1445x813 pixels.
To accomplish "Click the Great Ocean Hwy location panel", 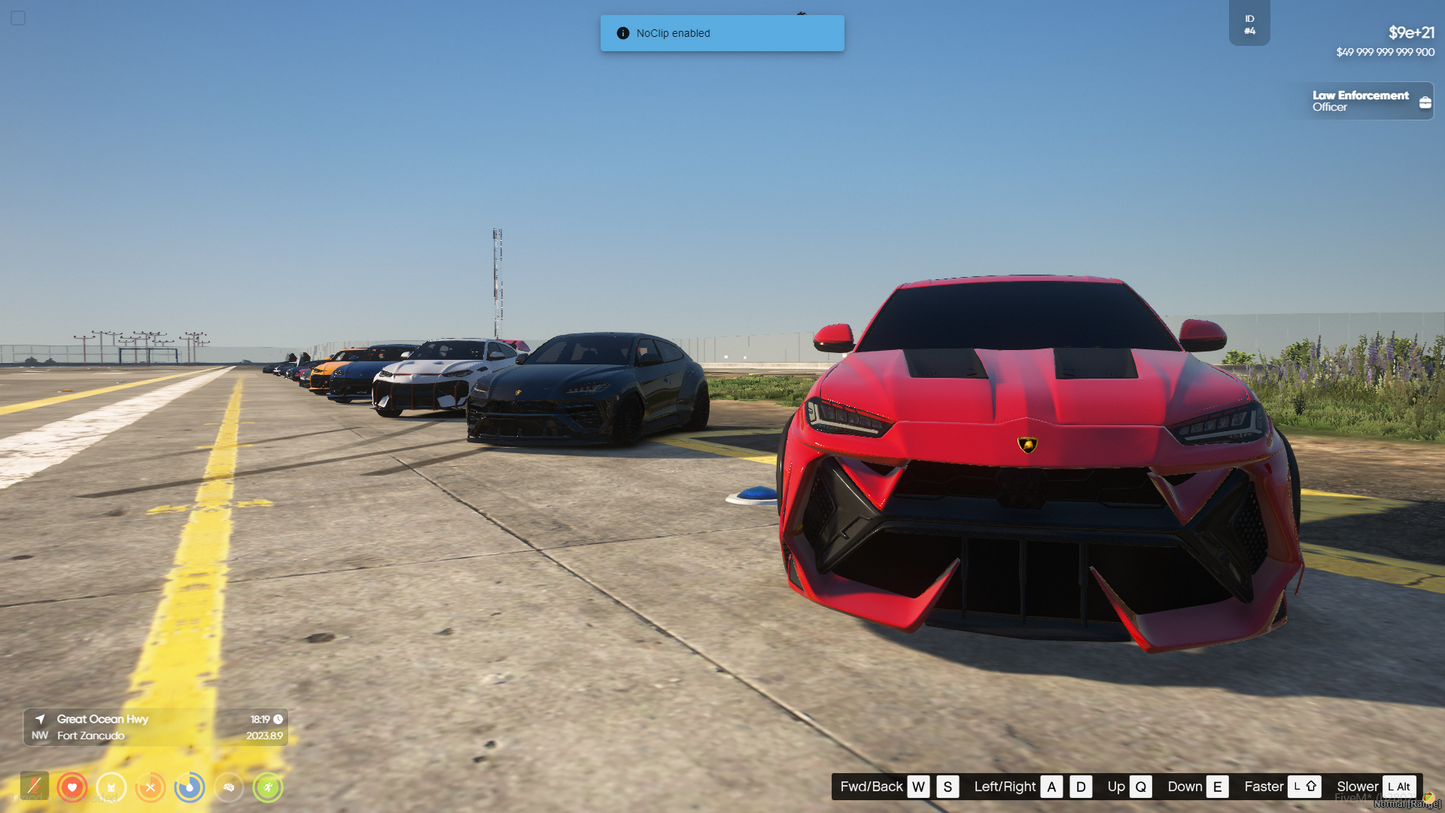I will [156, 727].
